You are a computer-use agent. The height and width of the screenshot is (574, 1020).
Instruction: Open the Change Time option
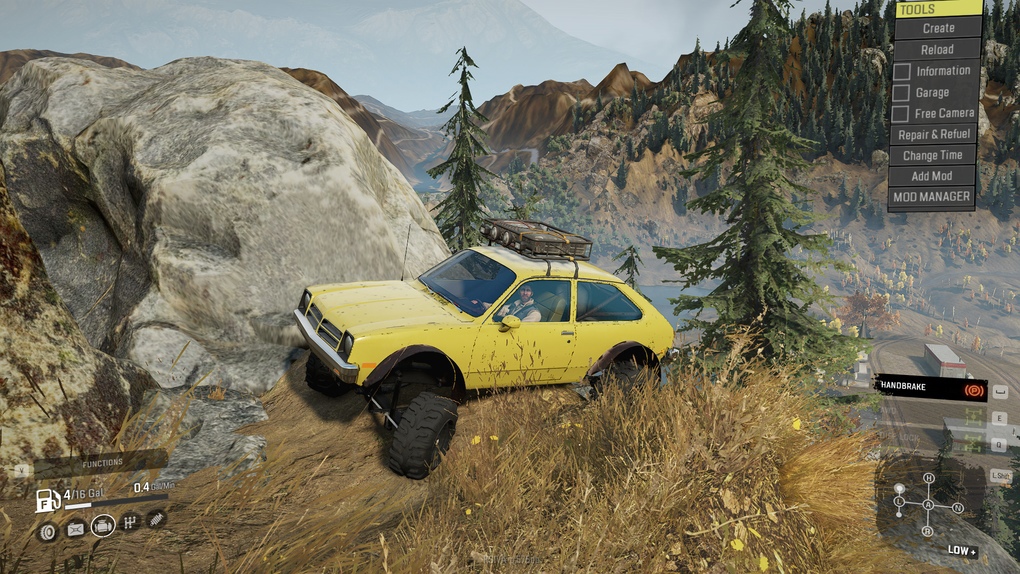pyautogui.click(x=932, y=155)
